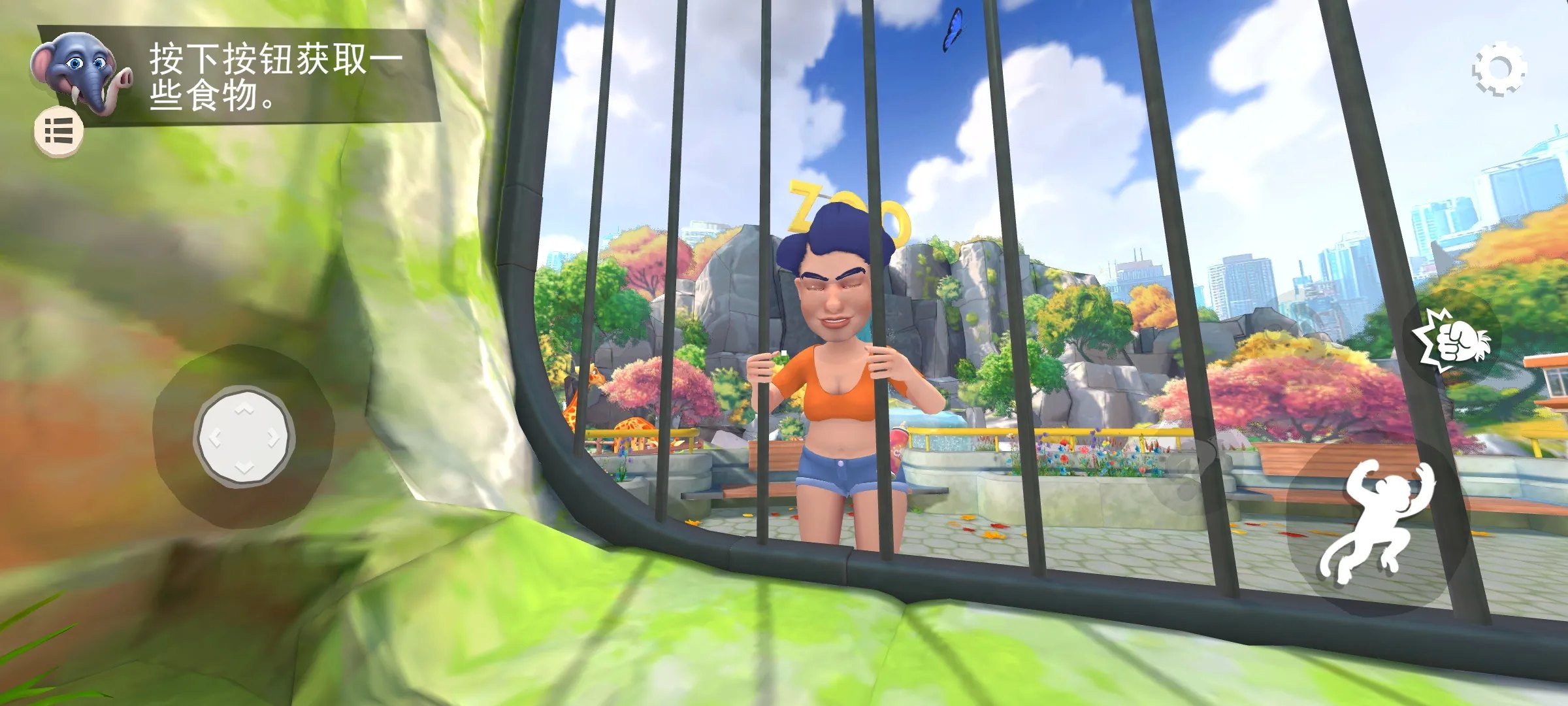Viewport: 1568px width, 706px height.
Task: Tap the virtual movement joystick
Action: pos(244,436)
